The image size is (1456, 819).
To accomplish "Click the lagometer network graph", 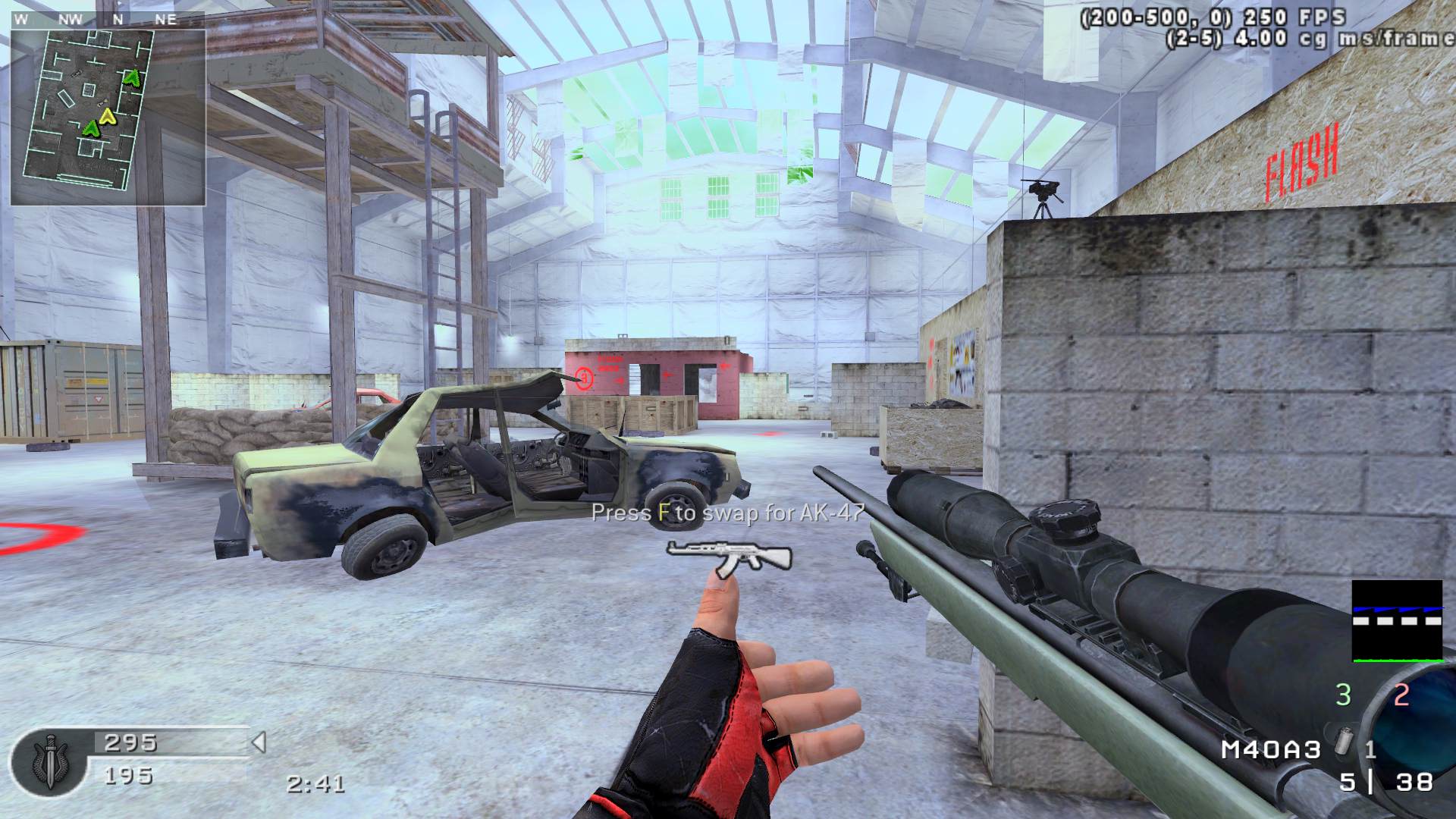I will (1397, 621).
